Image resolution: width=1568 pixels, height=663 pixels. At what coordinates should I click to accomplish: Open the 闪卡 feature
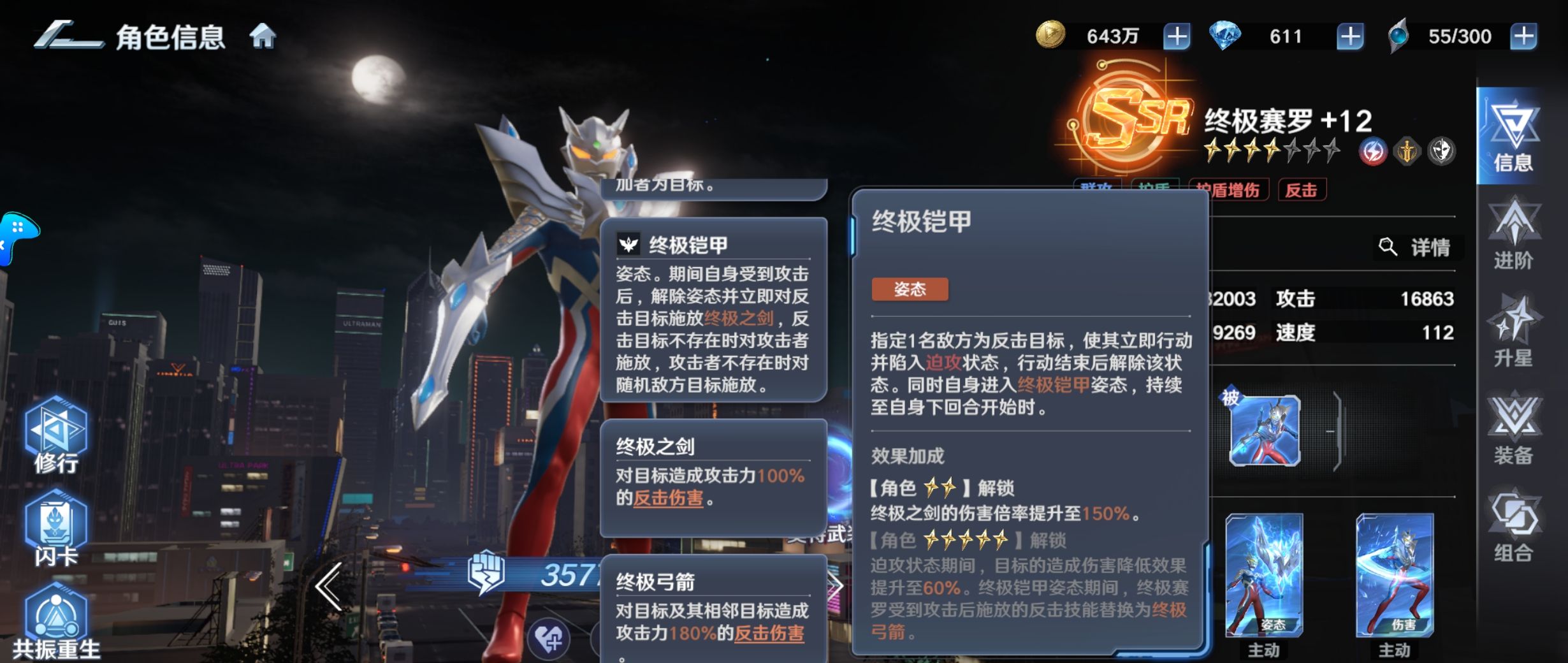coord(56,523)
